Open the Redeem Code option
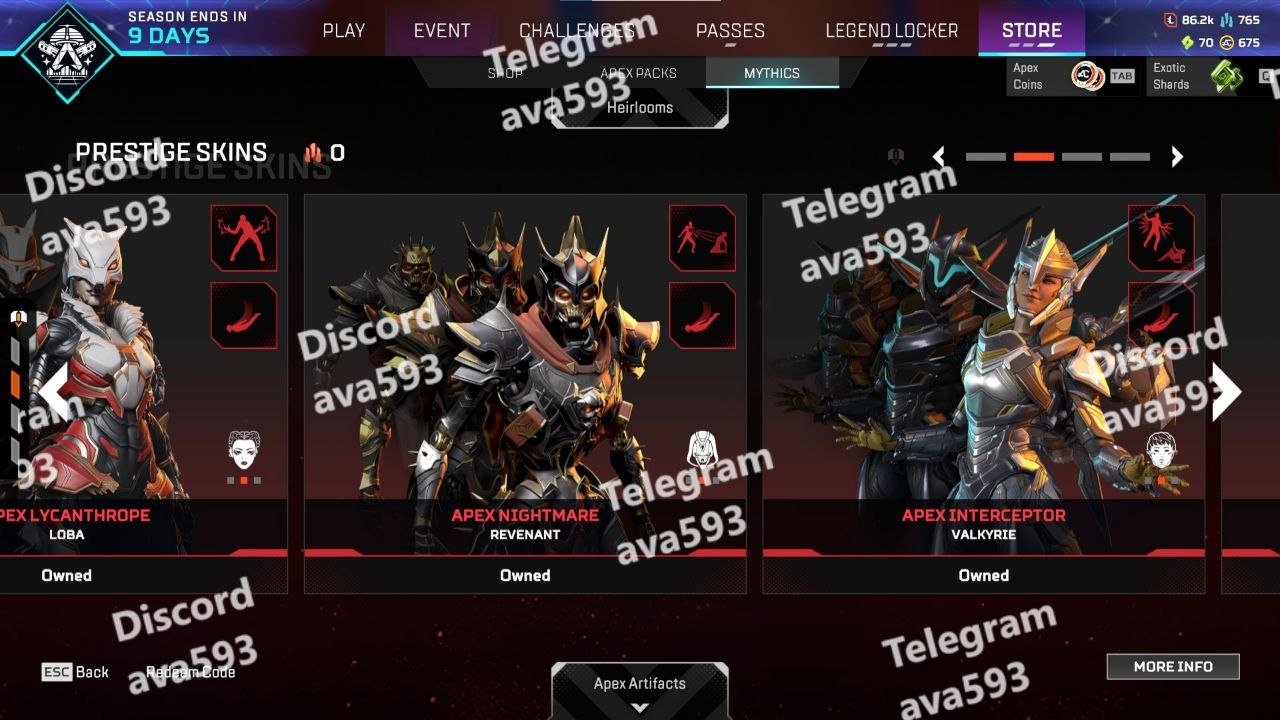This screenshot has width=1280, height=720. tap(191, 672)
